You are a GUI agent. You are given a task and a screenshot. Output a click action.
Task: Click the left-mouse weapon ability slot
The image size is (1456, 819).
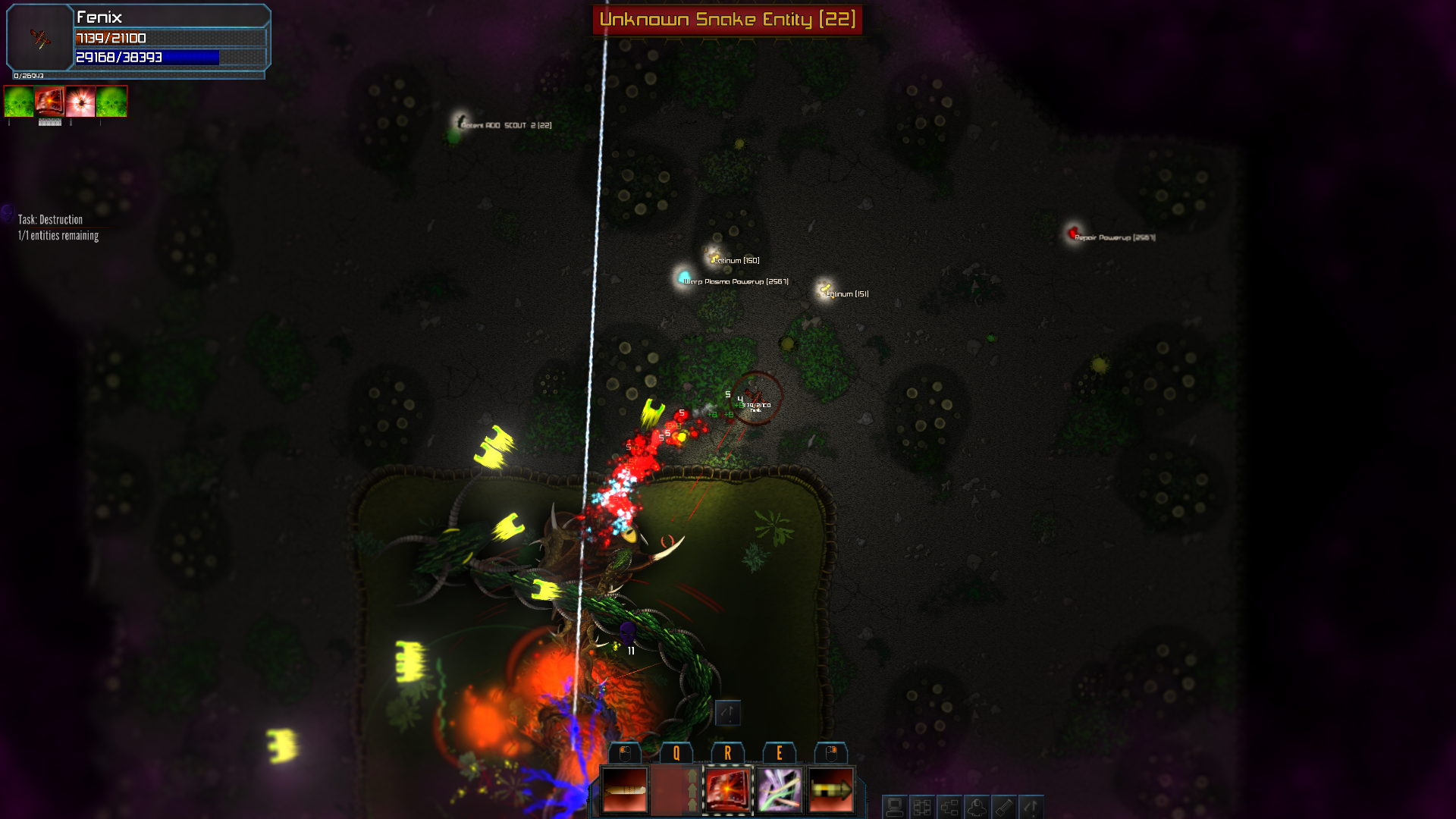click(624, 791)
